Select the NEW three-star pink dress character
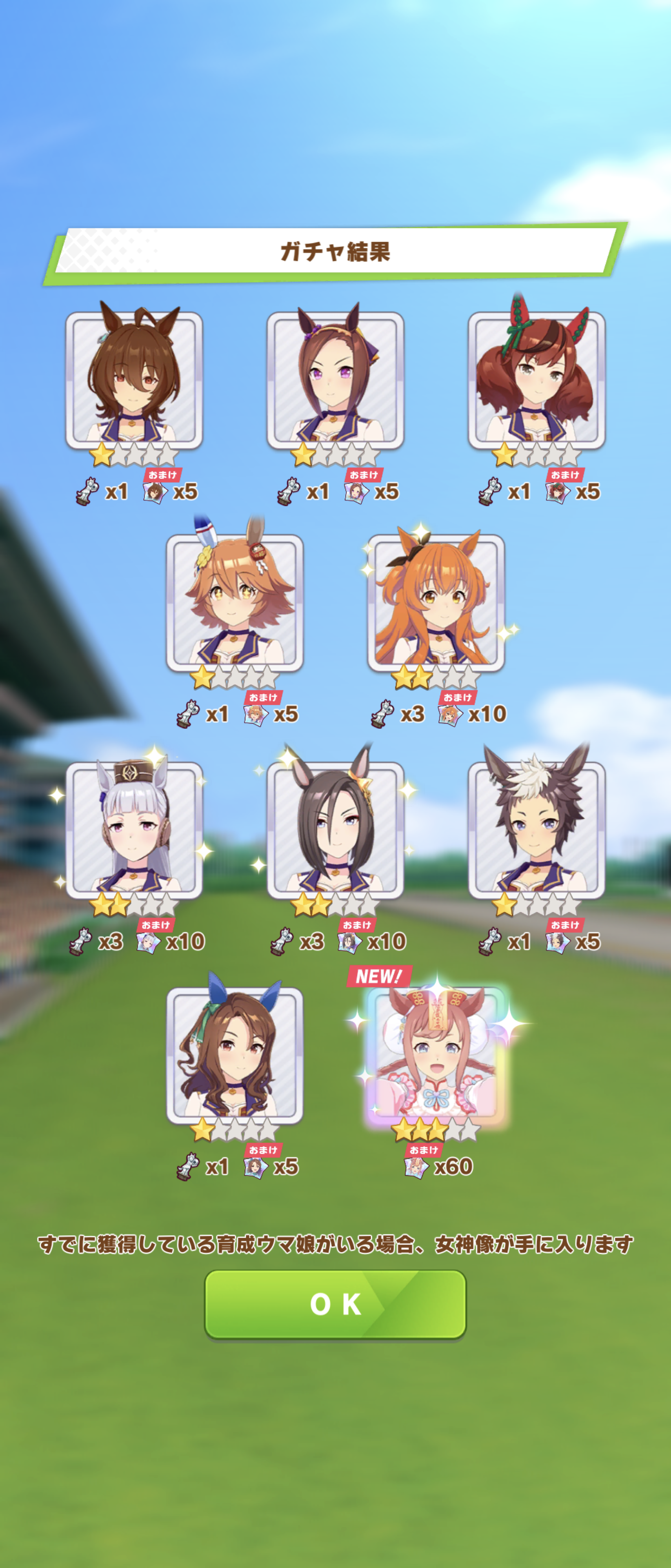 click(436, 1054)
